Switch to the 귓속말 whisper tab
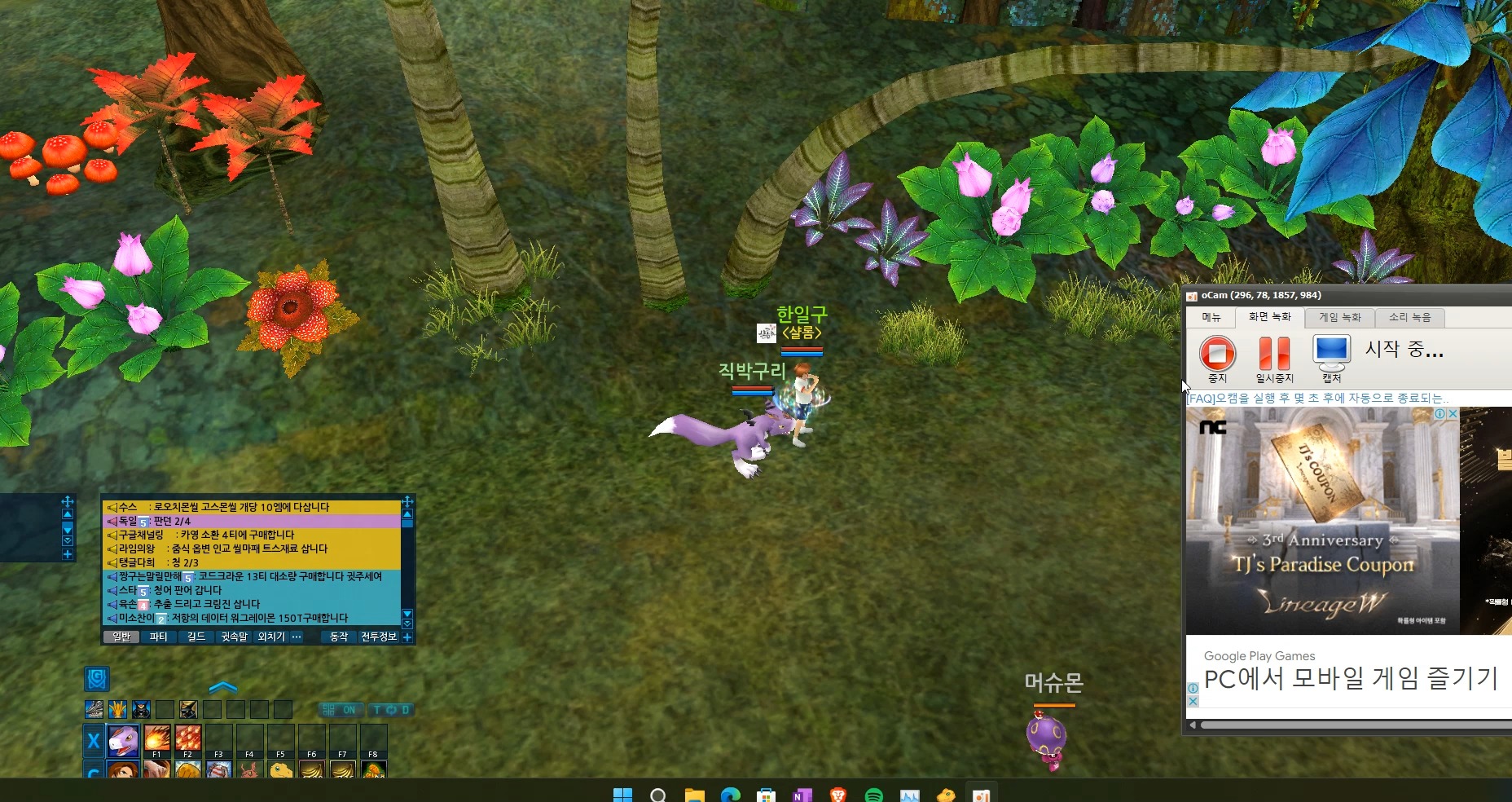Viewport: 1512px width, 802px height. pyautogui.click(x=234, y=637)
